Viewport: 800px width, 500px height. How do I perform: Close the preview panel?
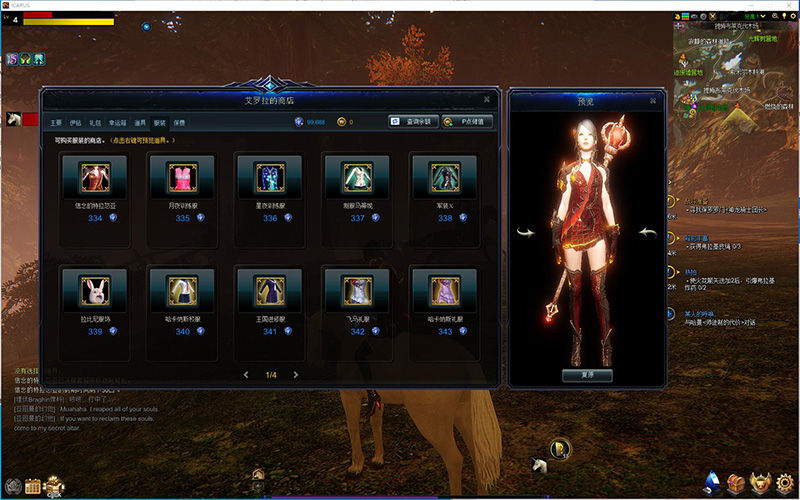654,99
